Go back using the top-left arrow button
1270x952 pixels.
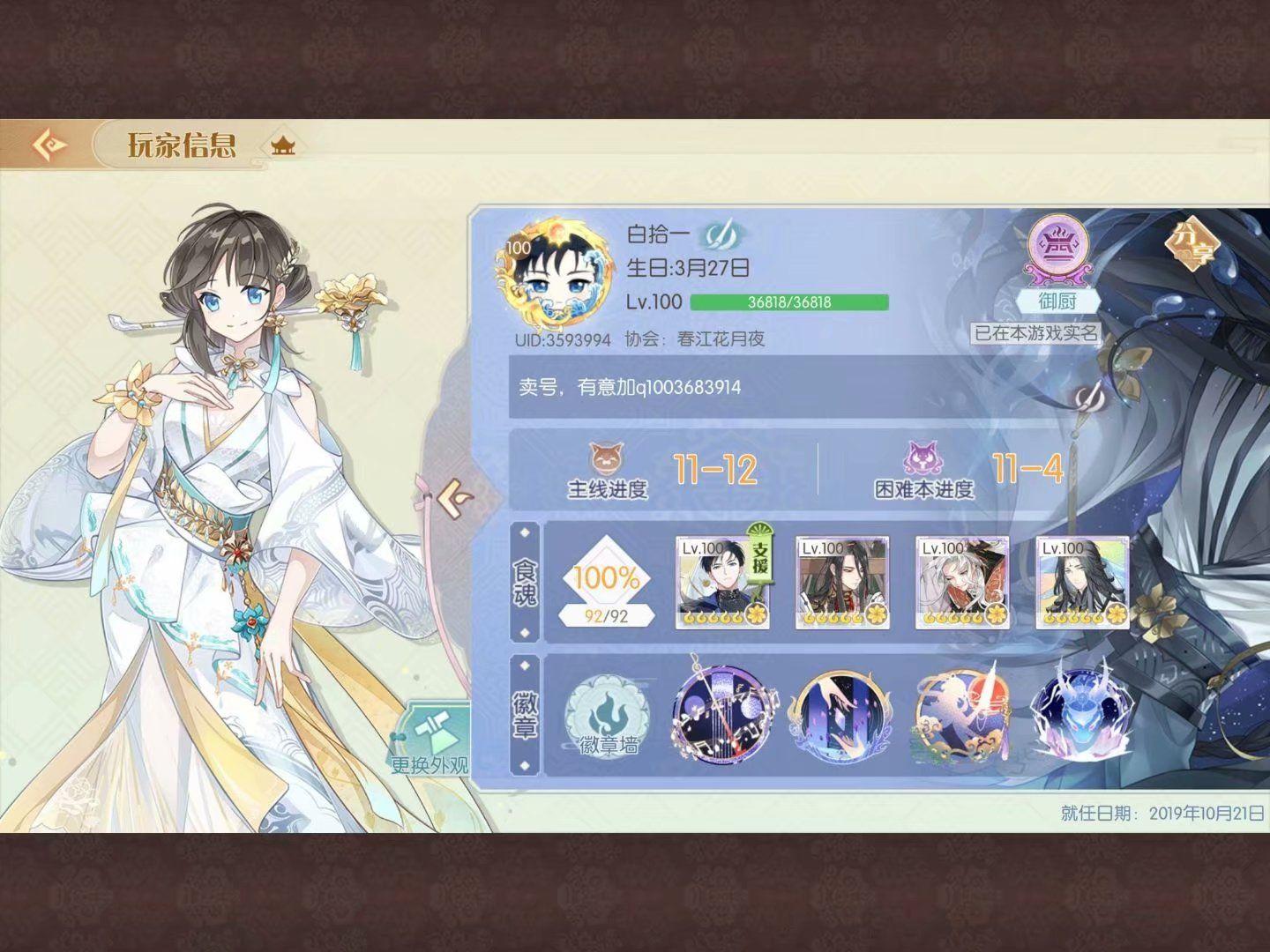pos(49,144)
